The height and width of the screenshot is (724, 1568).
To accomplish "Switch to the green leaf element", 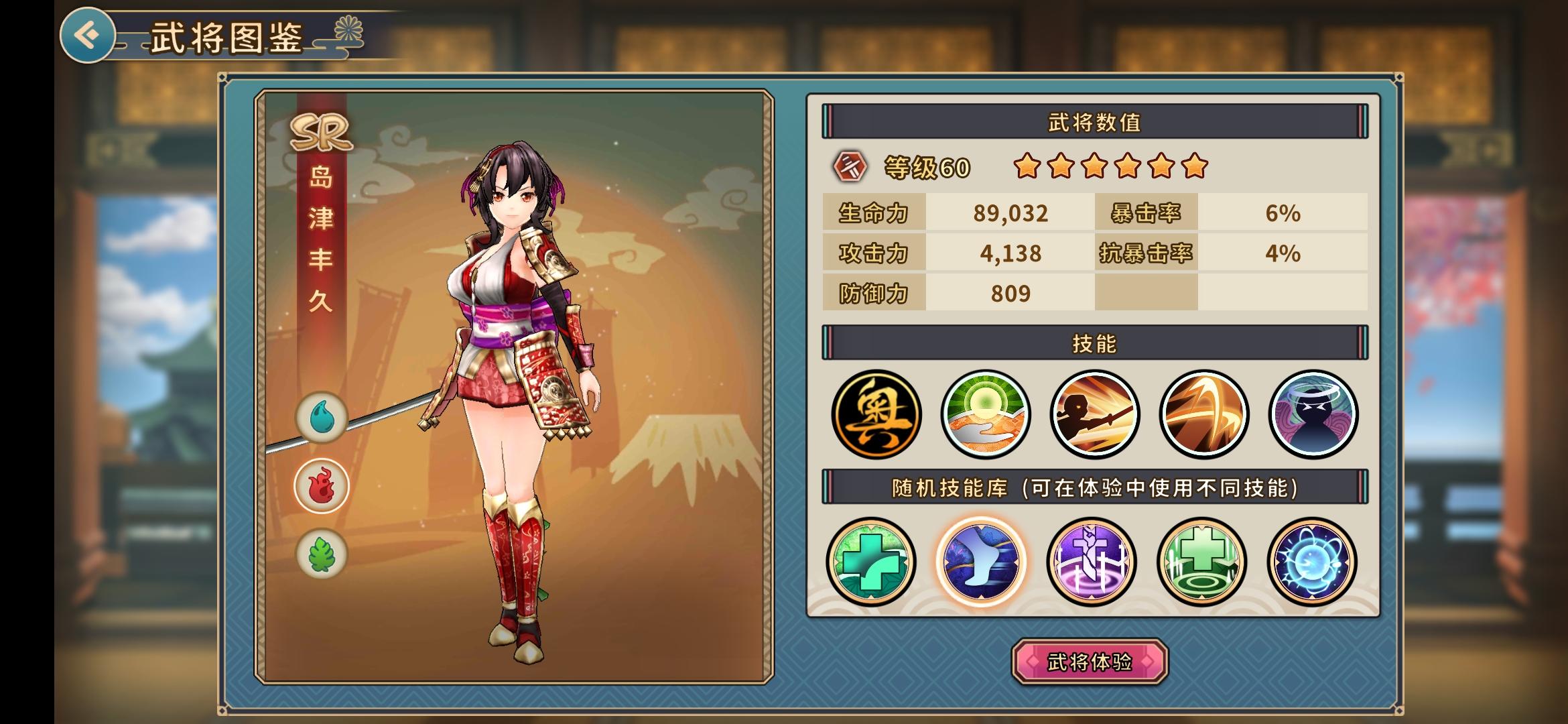I will pyautogui.click(x=322, y=554).
